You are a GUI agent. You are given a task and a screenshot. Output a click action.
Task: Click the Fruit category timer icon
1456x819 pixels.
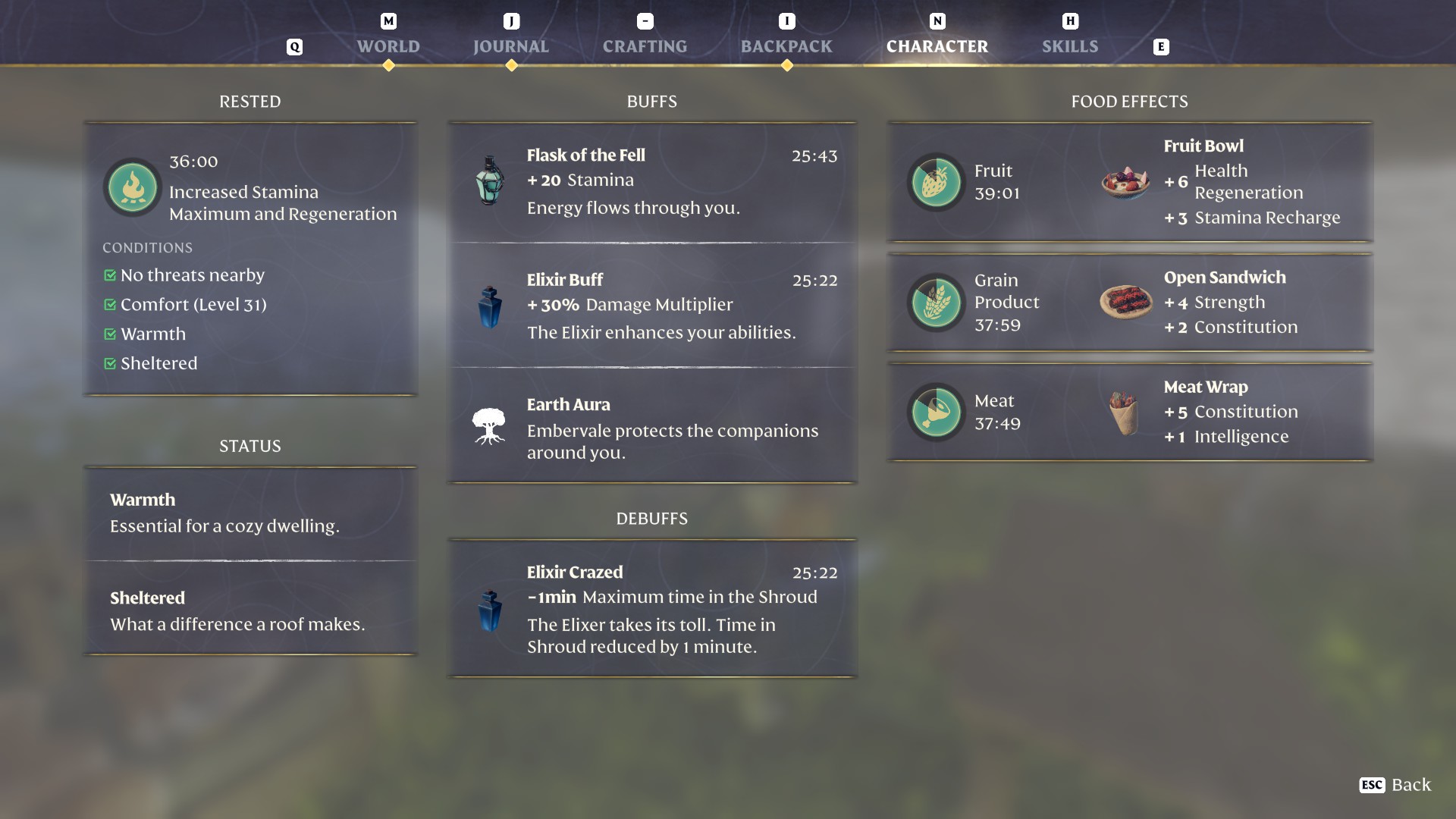pyautogui.click(x=936, y=182)
